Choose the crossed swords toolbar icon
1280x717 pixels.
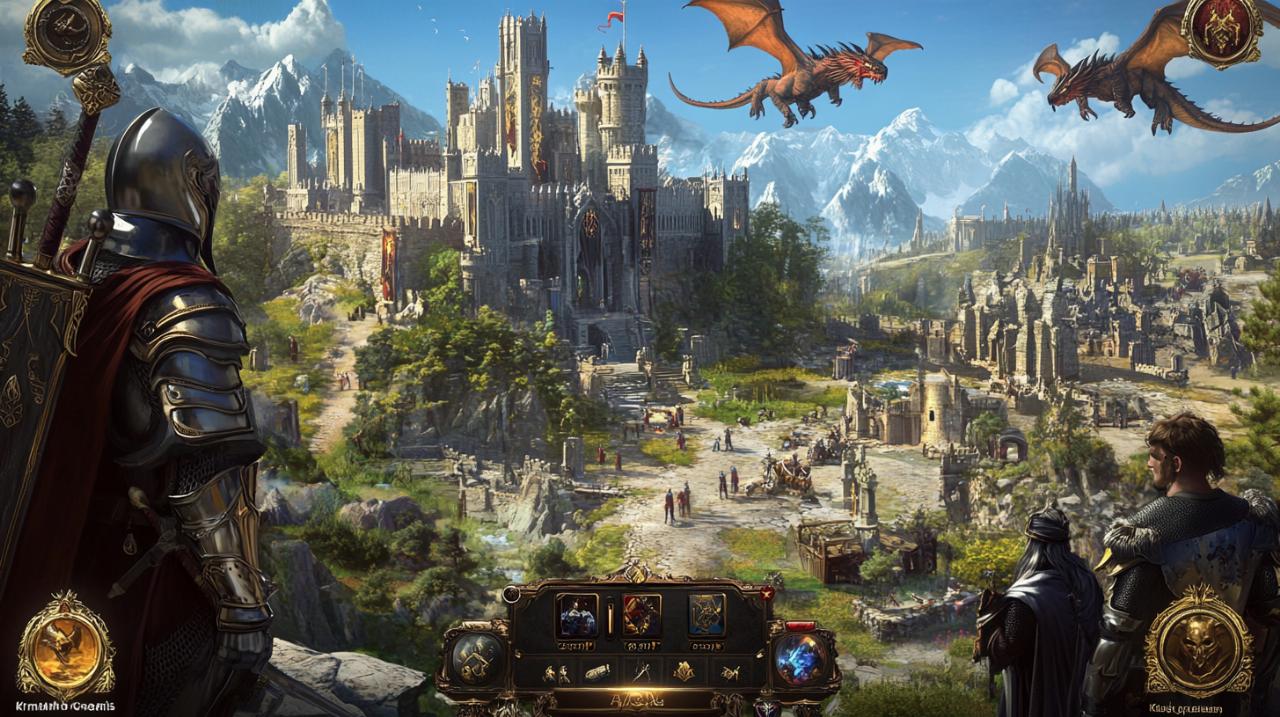[641, 672]
